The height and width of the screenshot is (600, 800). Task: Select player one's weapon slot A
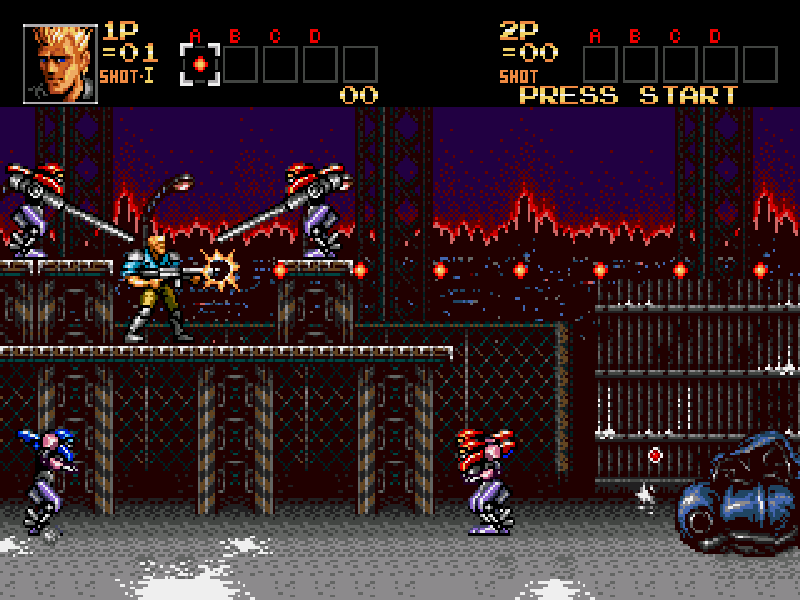pyautogui.click(x=200, y=65)
